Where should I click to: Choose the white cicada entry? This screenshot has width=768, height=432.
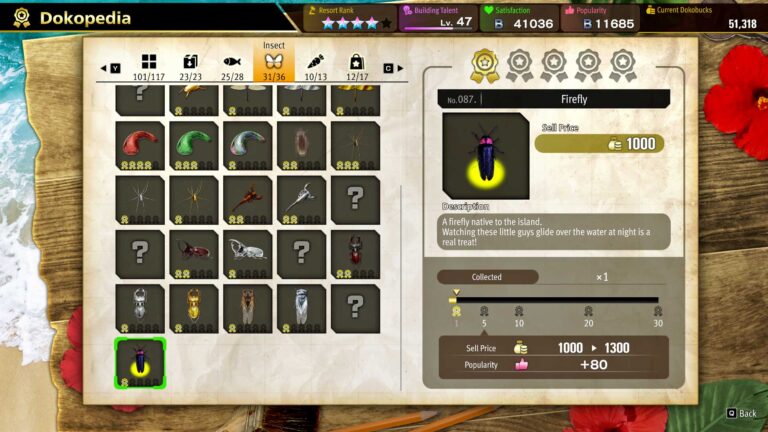(x=301, y=307)
